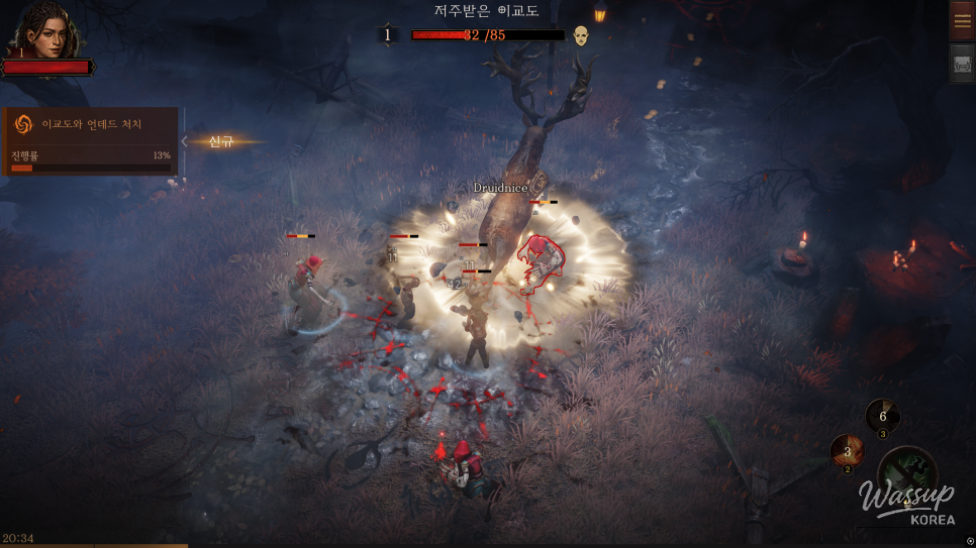Viewport: 976px width, 548px height.
Task: Activate the skill showing cooldown 6
Action: point(882,417)
